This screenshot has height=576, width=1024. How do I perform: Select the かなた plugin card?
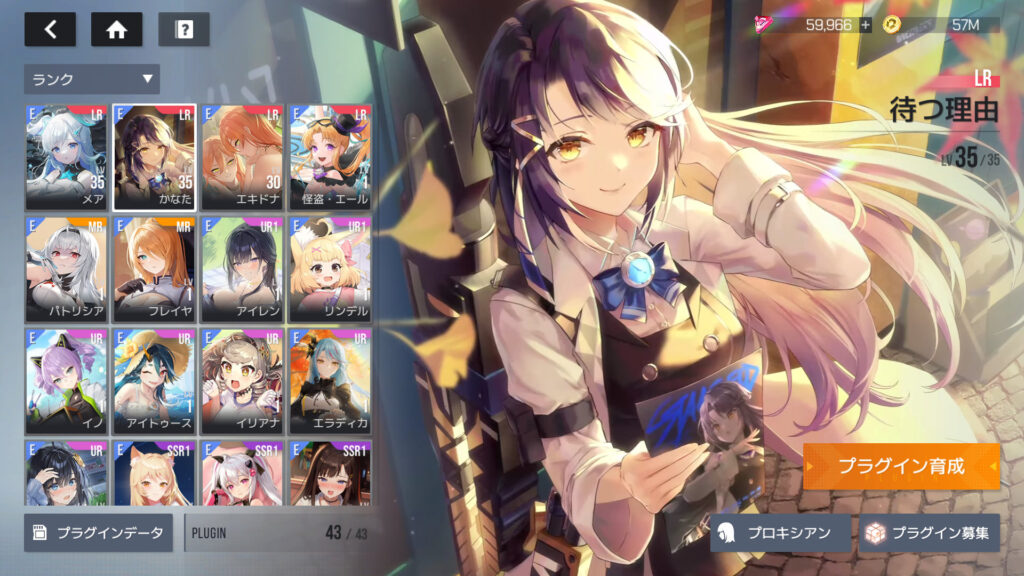pos(153,157)
